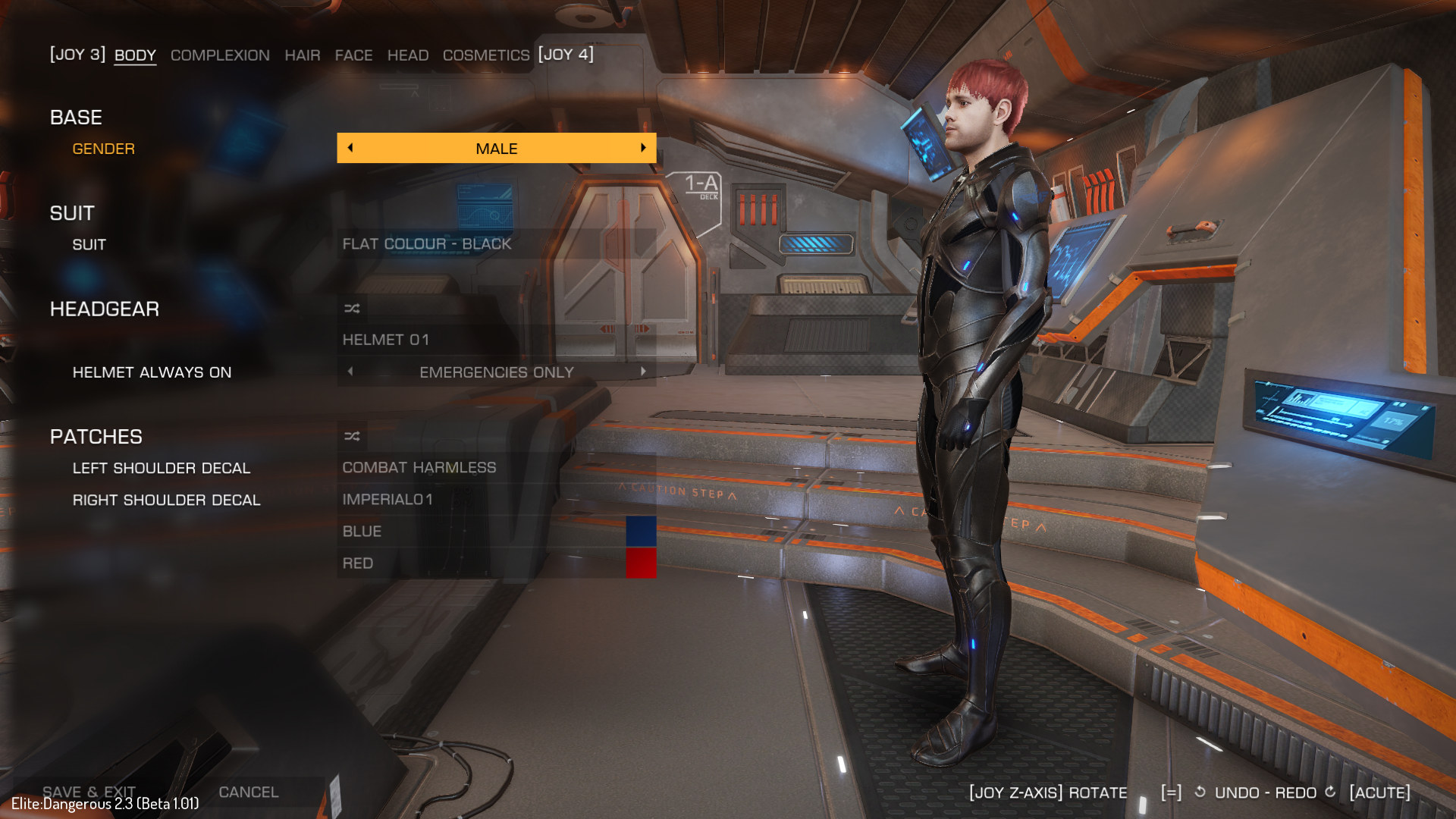The width and height of the screenshot is (1456, 819).
Task: Advance Helmet Always On with right arrow
Action: click(643, 372)
